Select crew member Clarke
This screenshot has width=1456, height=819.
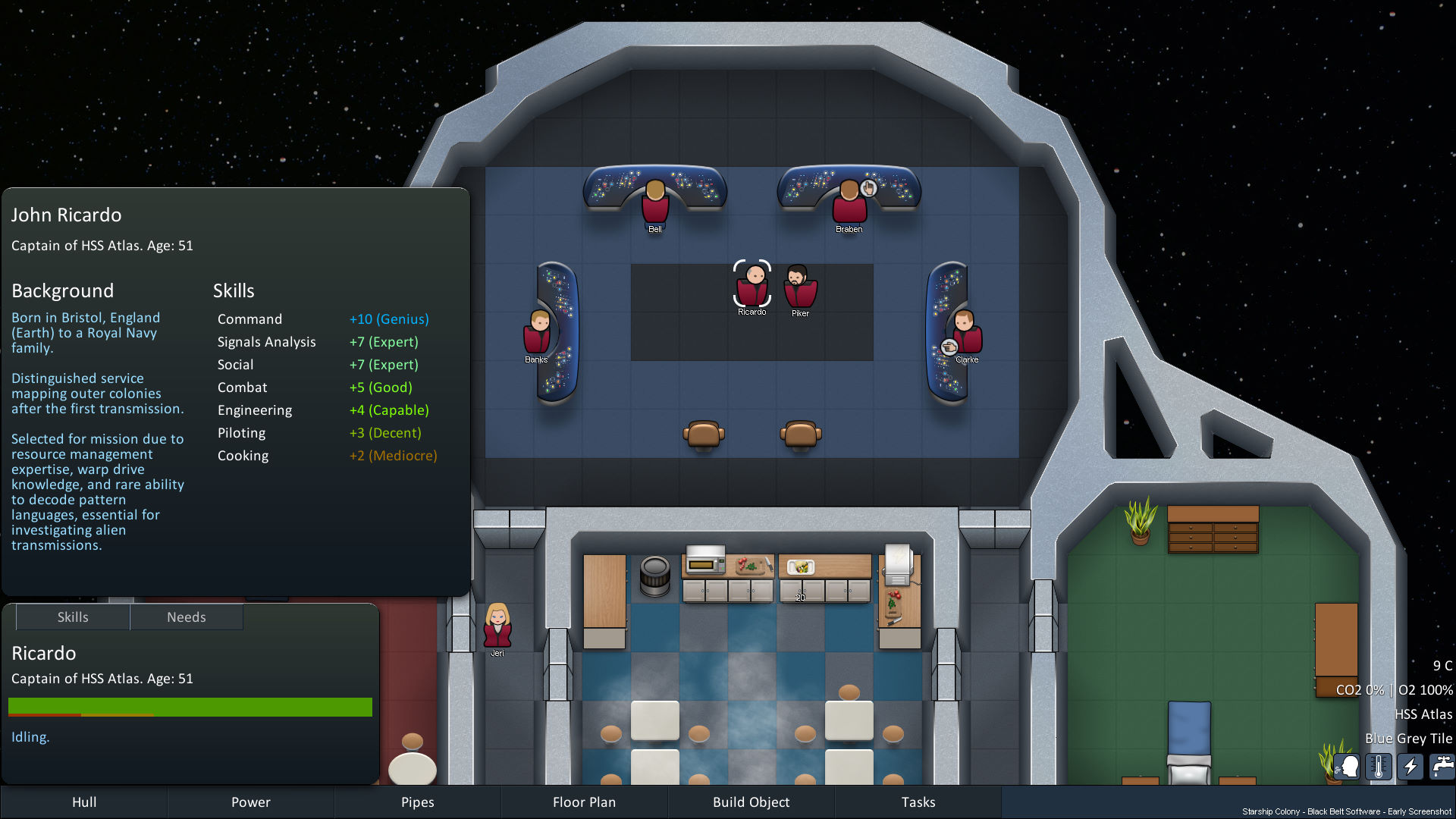[x=966, y=332]
